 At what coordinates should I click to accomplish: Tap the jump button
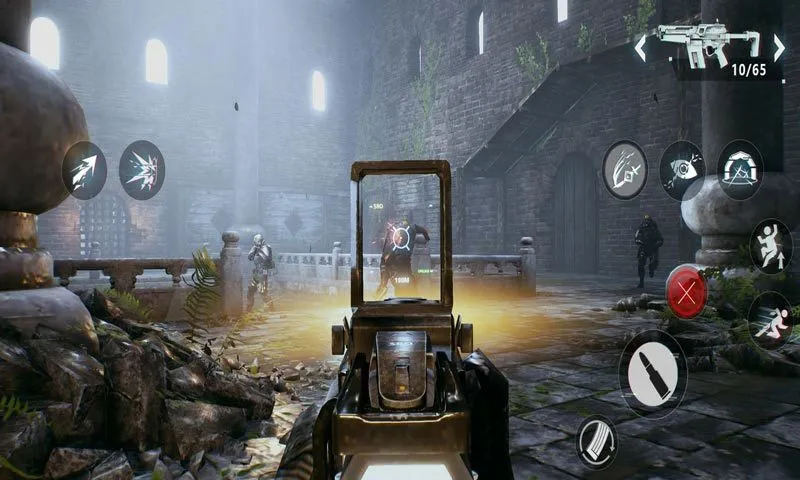[x=770, y=246]
